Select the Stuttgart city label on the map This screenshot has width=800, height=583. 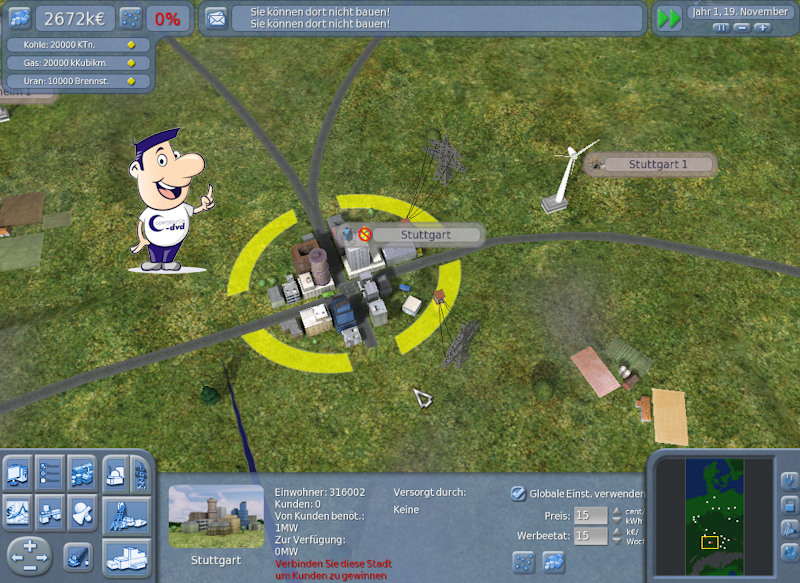pos(425,236)
